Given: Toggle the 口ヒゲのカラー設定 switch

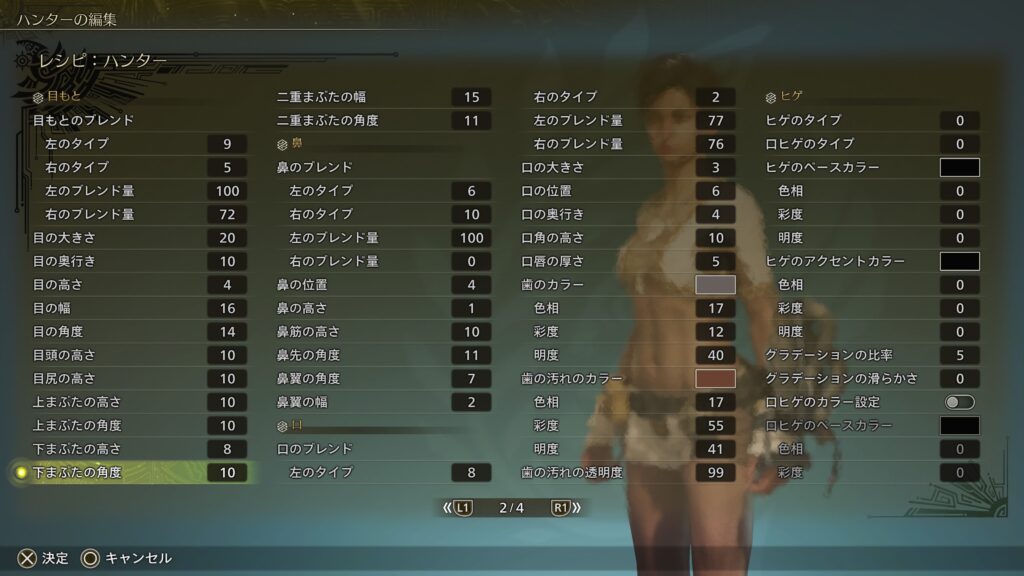Looking at the screenshot, I should pyautogui.click(x=959, y=402).
